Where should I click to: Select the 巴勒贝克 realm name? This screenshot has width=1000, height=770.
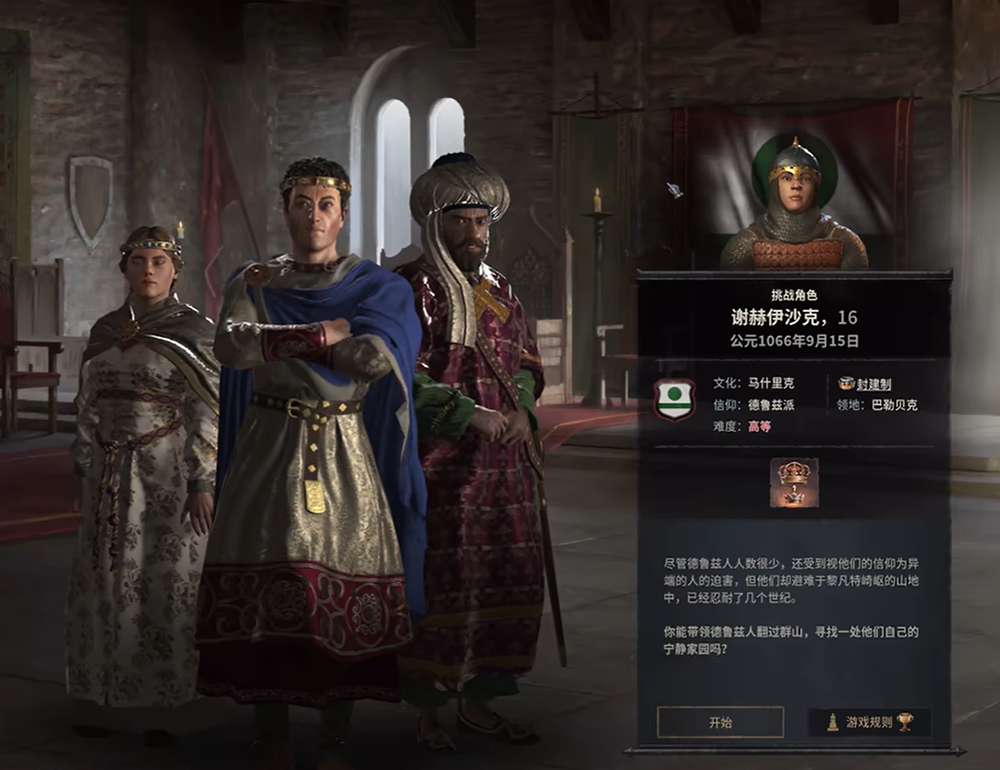pyautogui.click(x=893, y=405)
